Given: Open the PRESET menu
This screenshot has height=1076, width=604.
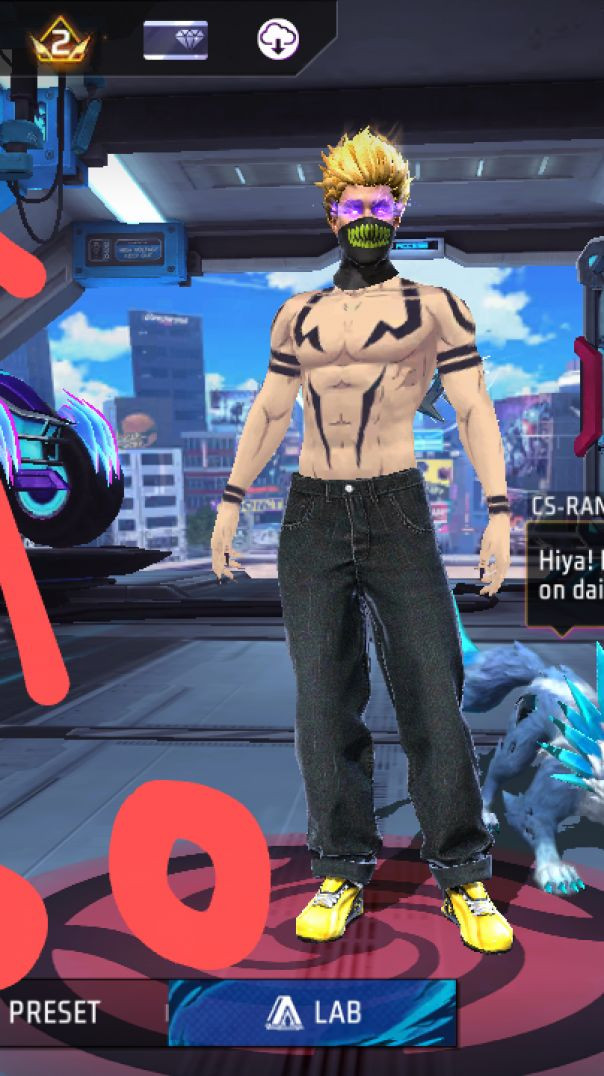Looking at the screenshot, I should point(55,1012).
